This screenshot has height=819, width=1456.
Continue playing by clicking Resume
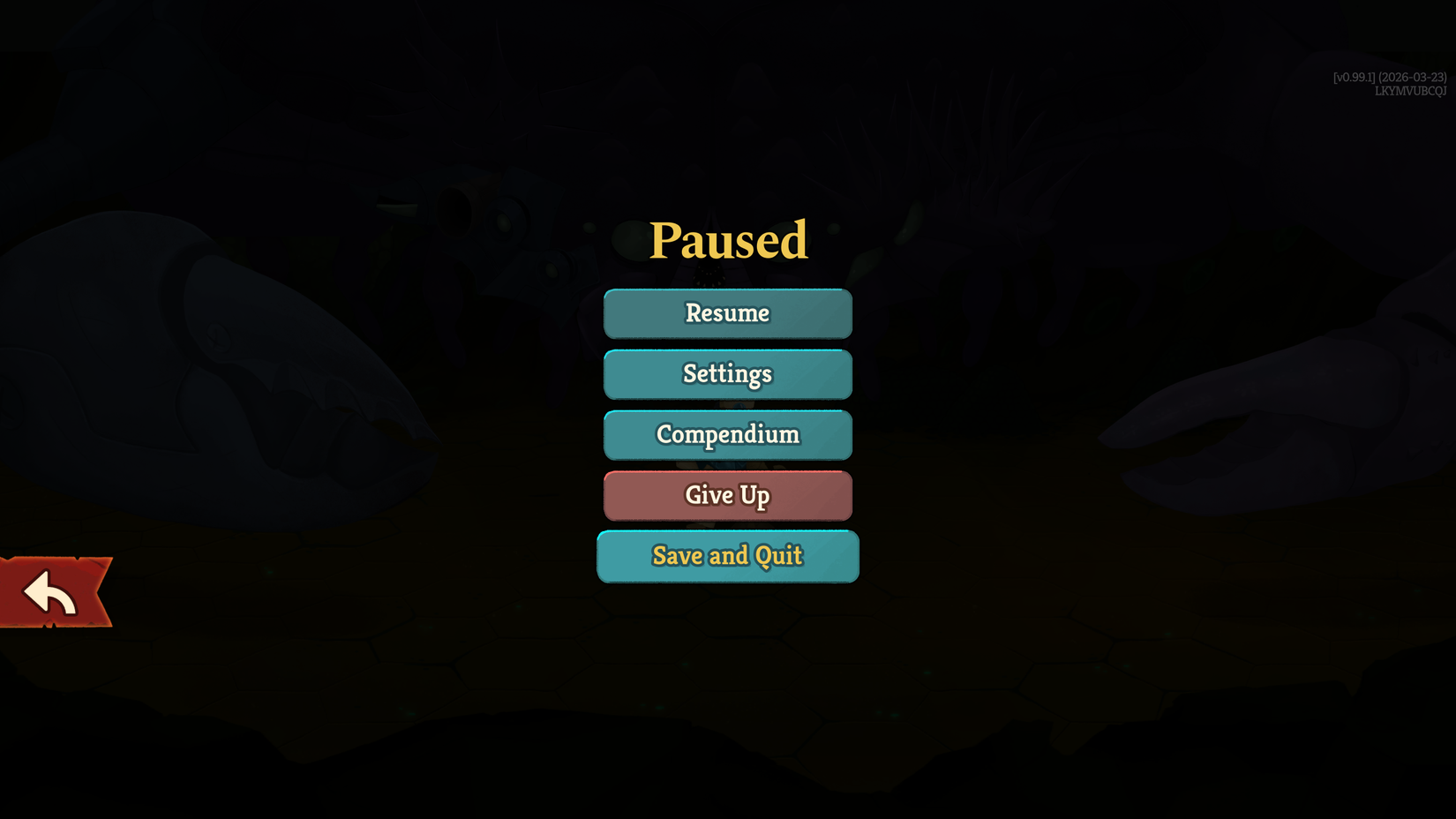tap(727, 313)
